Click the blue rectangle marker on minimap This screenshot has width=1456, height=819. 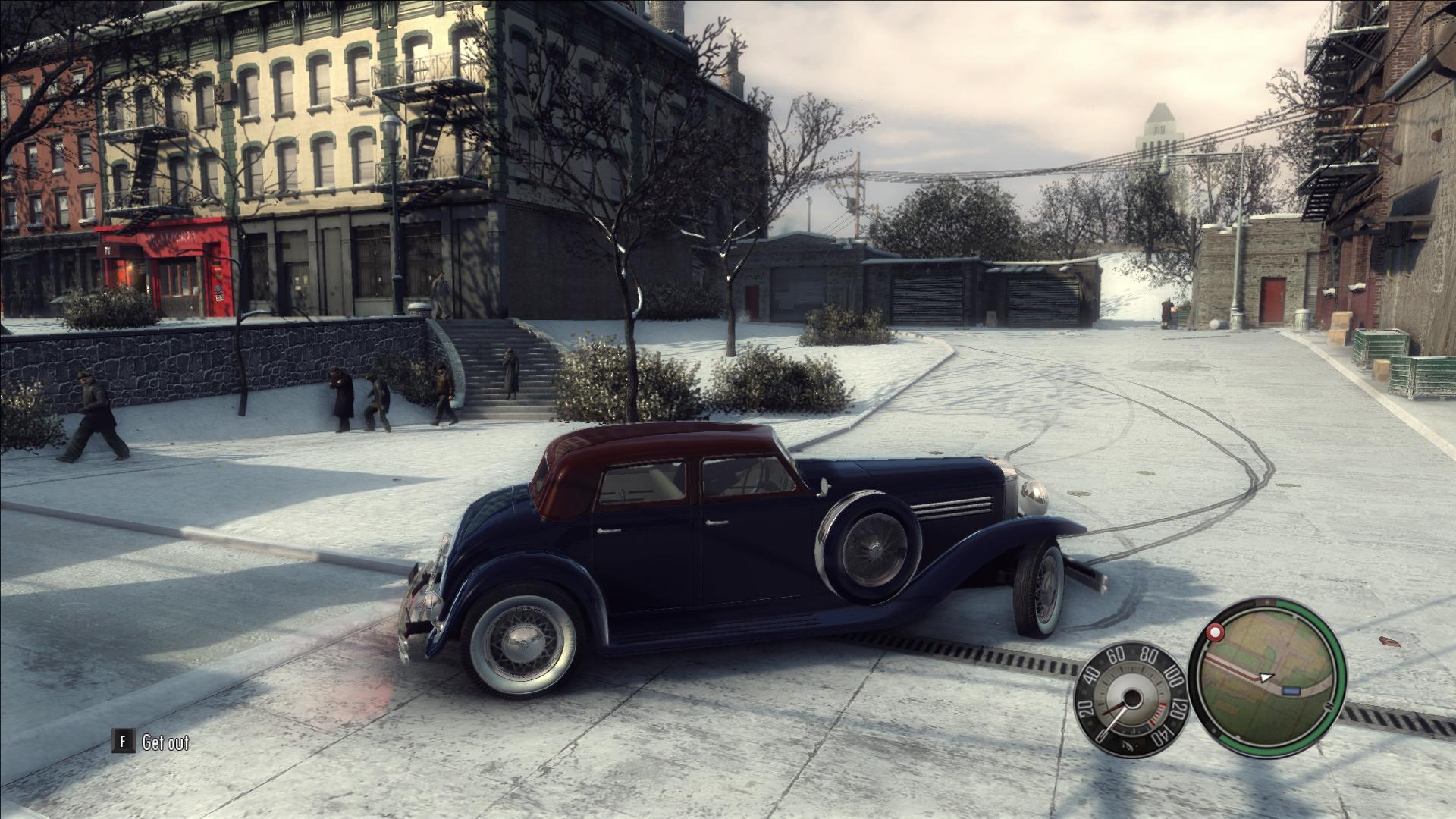(x=1291, y=691)
